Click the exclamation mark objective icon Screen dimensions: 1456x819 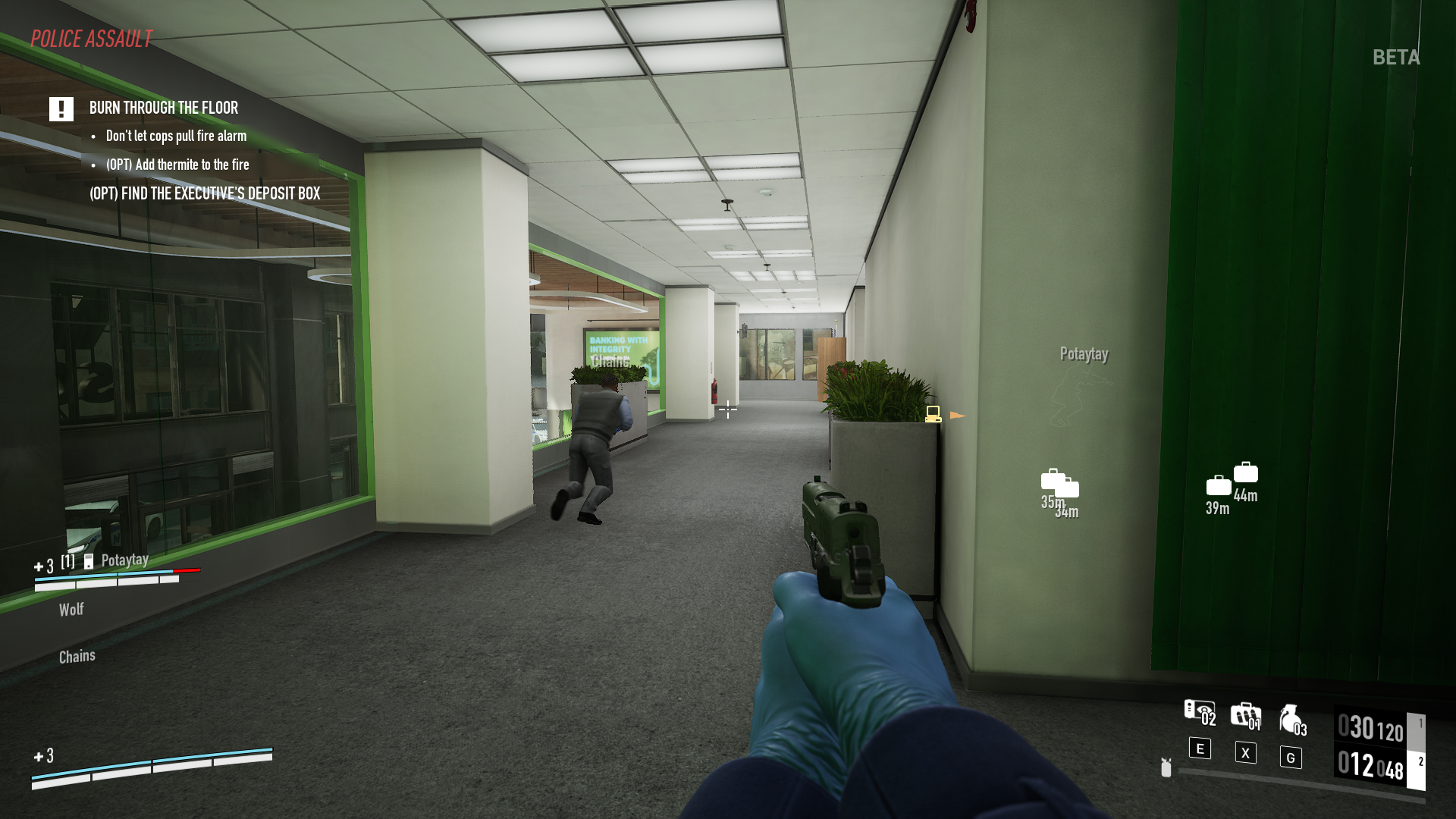(61, 109)
